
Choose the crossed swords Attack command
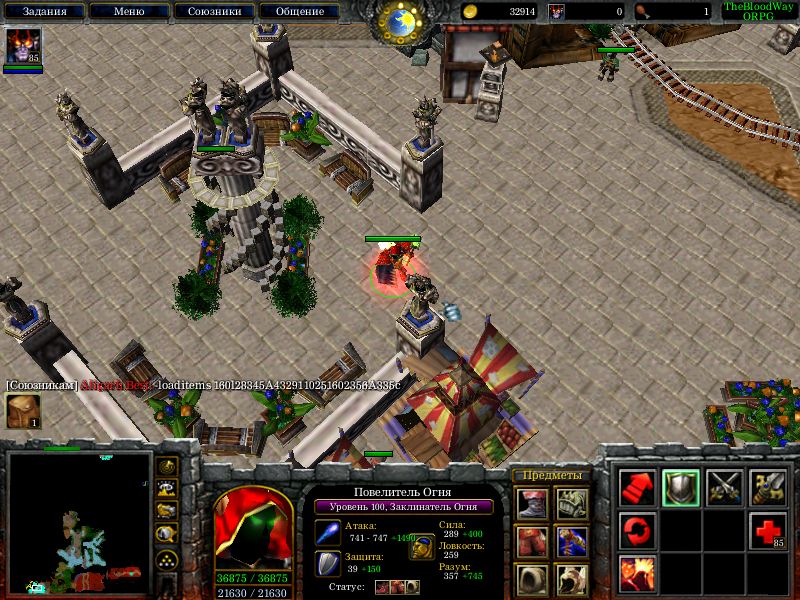pos(724,487)
